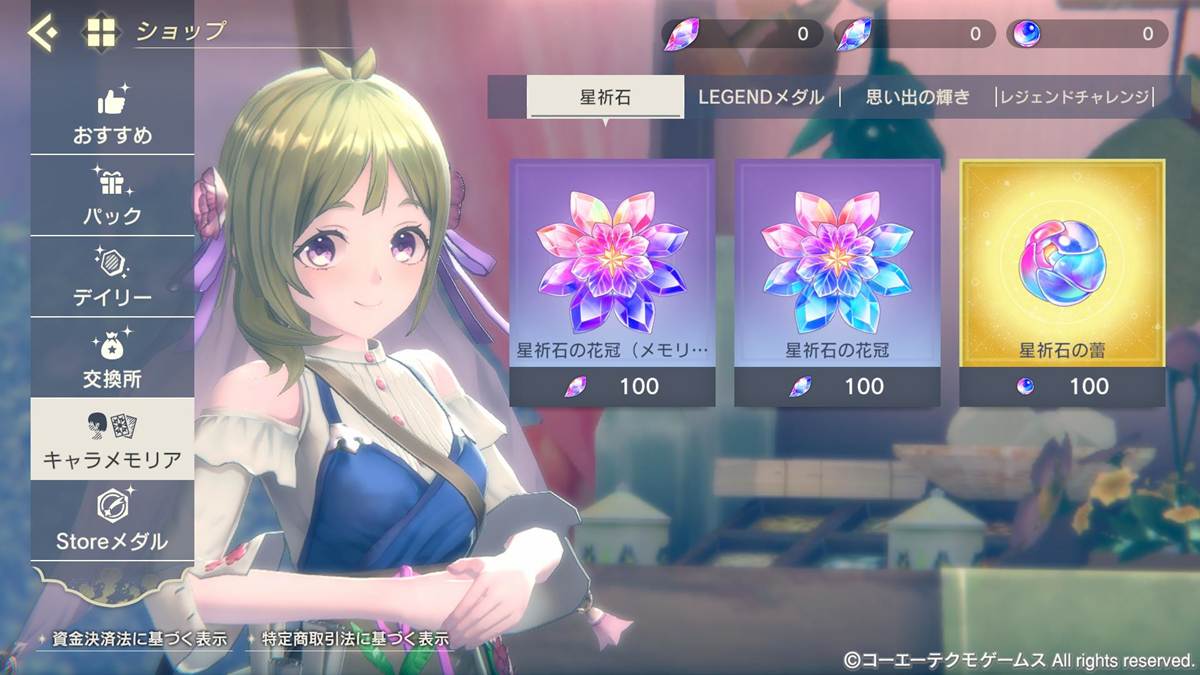This screenshot has width=1200, height=675.
Task: Open the おすすめ shop category
Action: coord(112,116)
